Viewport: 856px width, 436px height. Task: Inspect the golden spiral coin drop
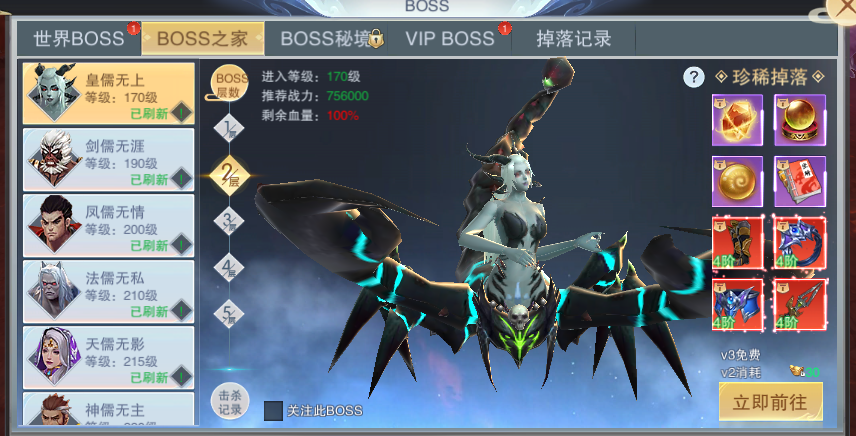click(x=737, y=181)
